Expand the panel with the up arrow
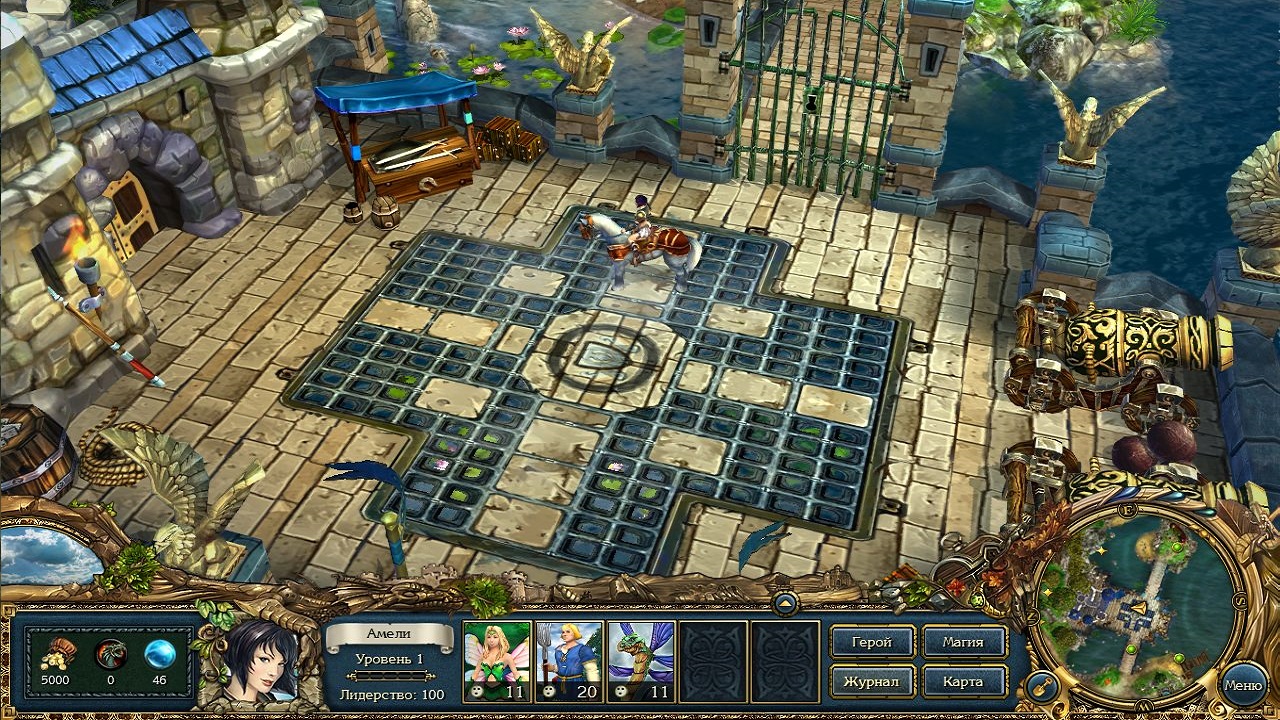This screenshot has height=720, width=1280. (x=785, y=603)
